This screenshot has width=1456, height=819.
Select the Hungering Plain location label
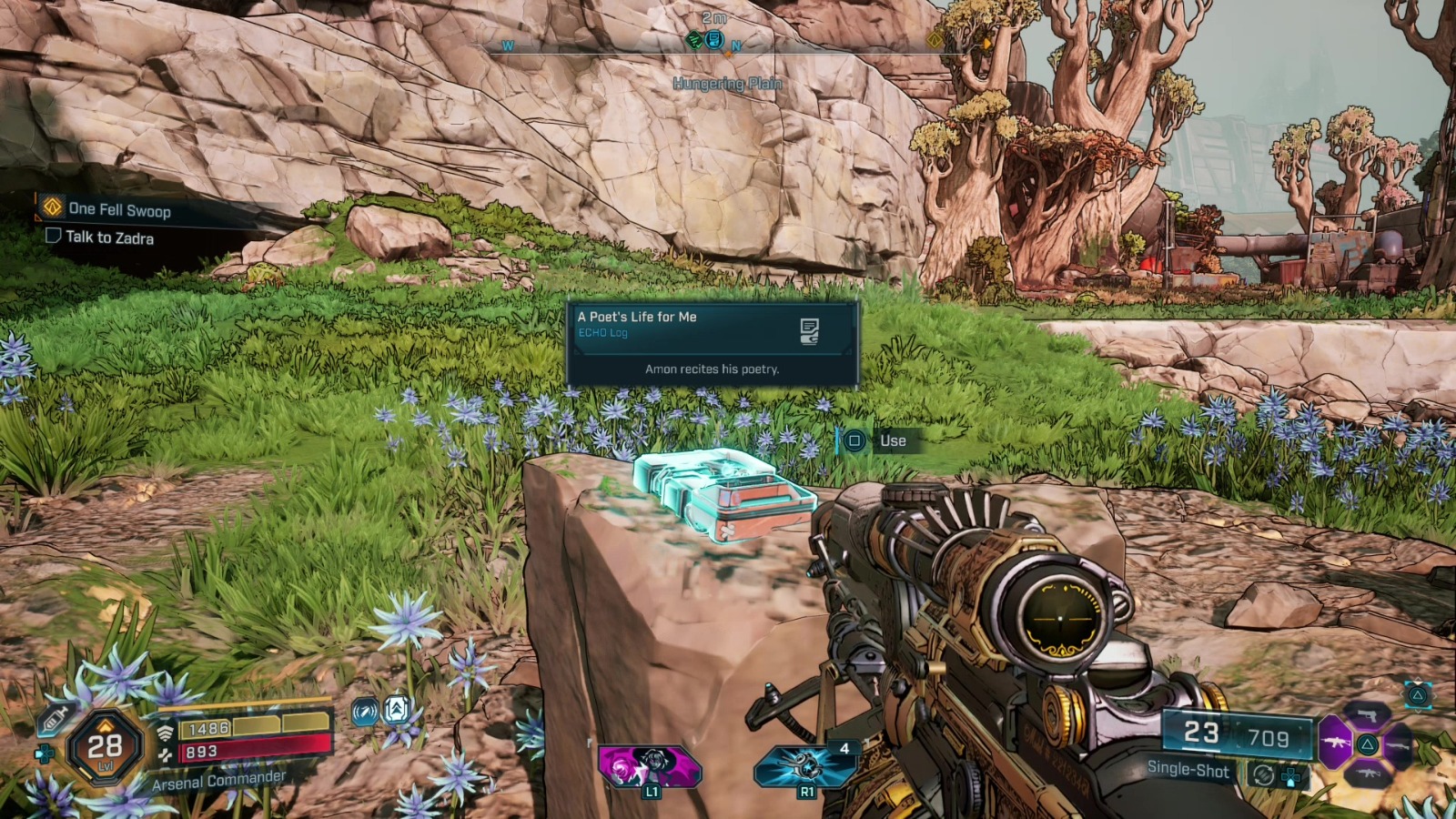[728, 82]
